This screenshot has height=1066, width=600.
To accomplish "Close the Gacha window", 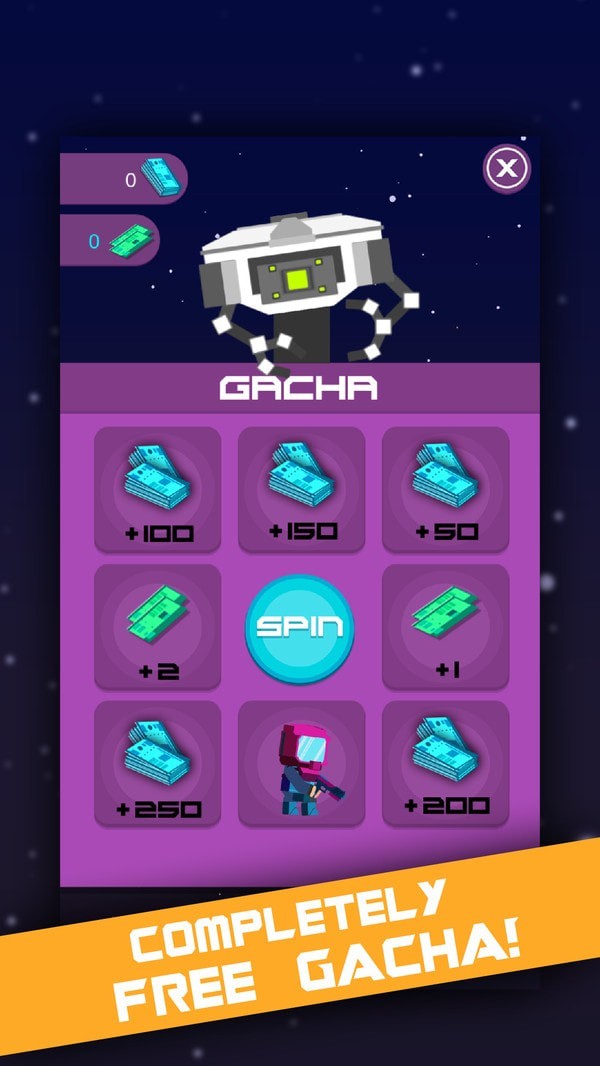I will point(507,168).
